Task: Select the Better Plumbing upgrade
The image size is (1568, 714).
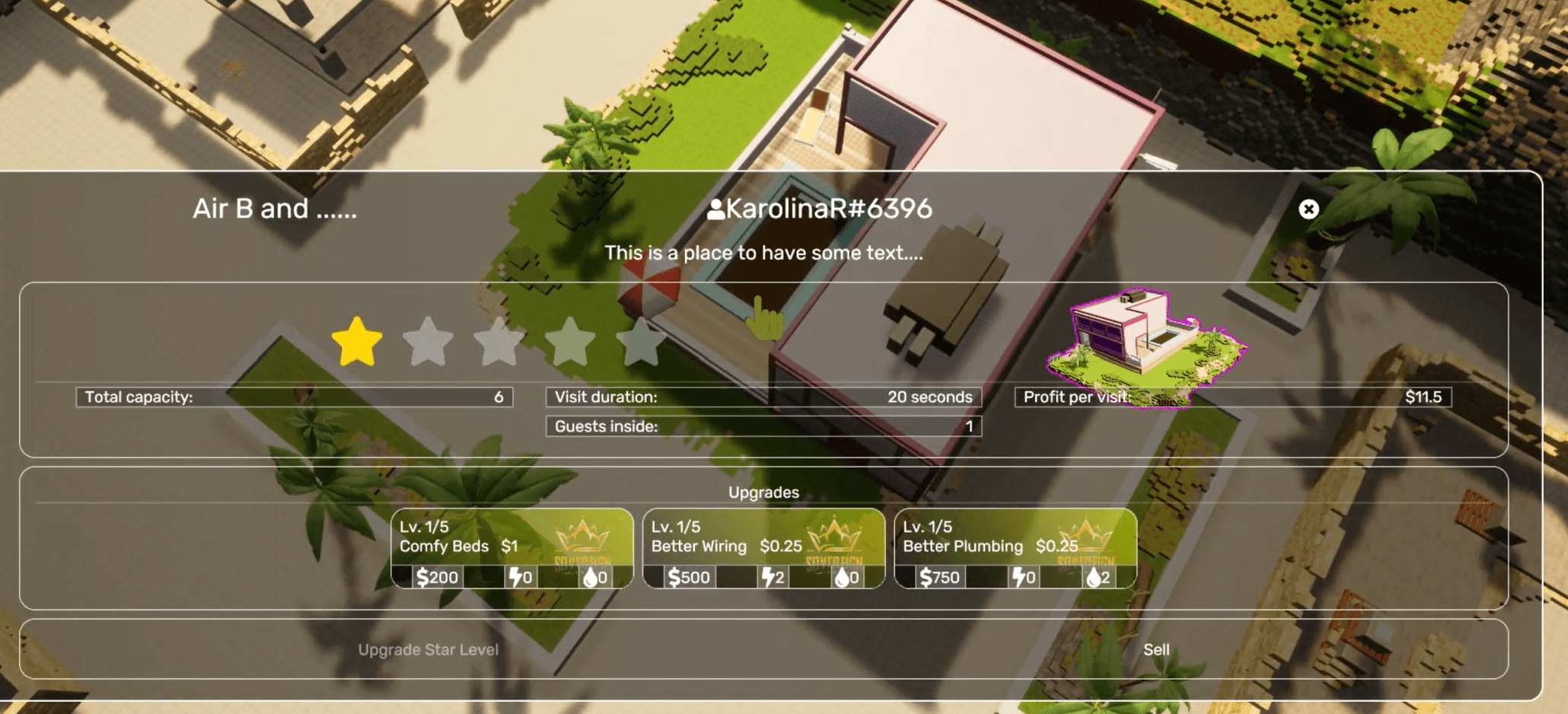Action: (x=1015, y=548)
